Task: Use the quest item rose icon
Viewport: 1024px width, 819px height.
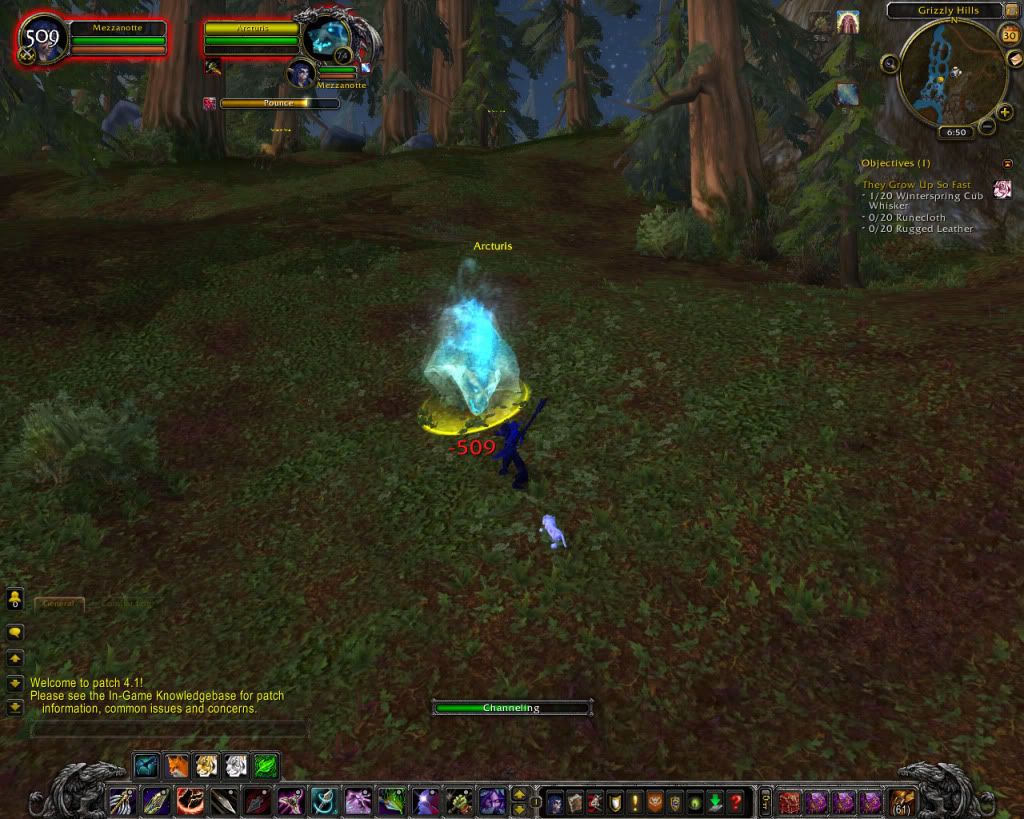Action: (x=1002, y=189)
